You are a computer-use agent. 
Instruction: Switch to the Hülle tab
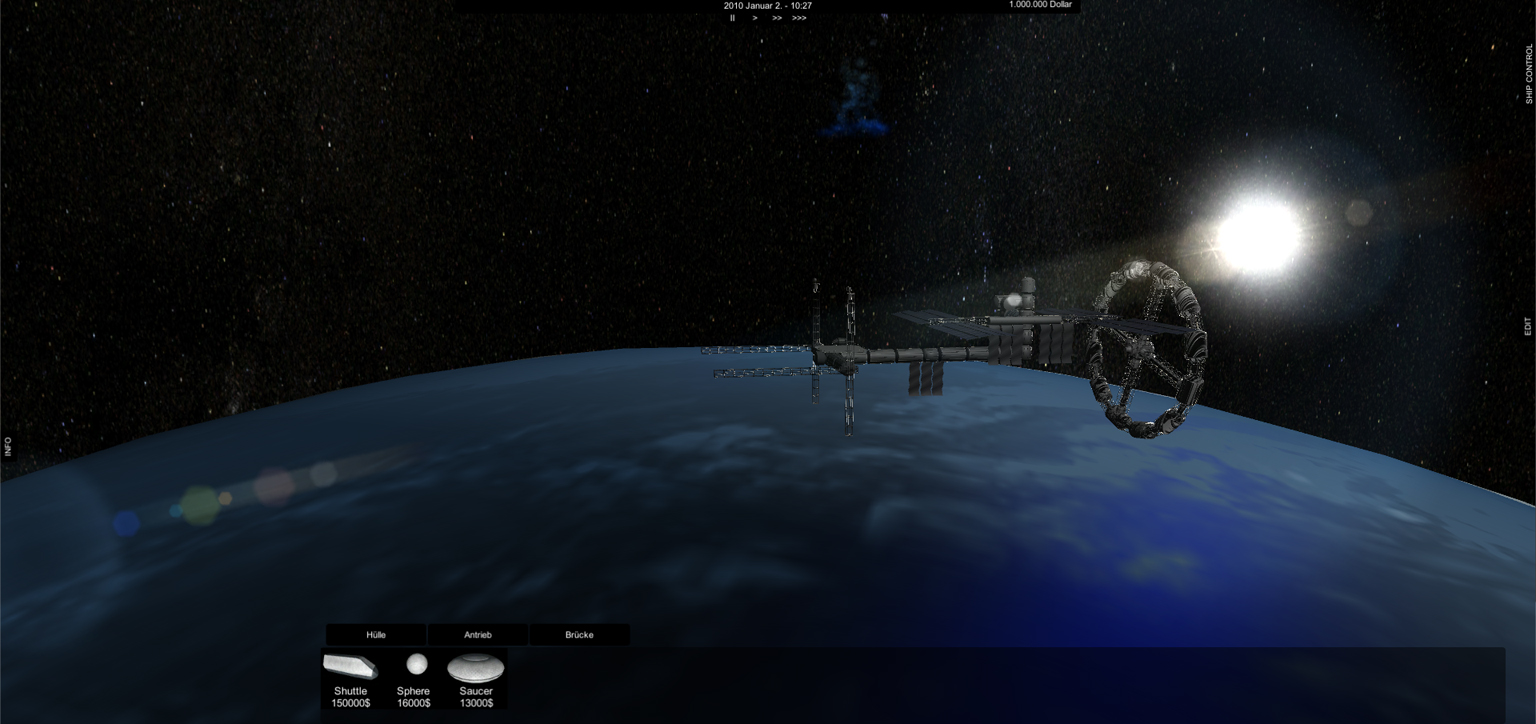(x=376, y=635)
